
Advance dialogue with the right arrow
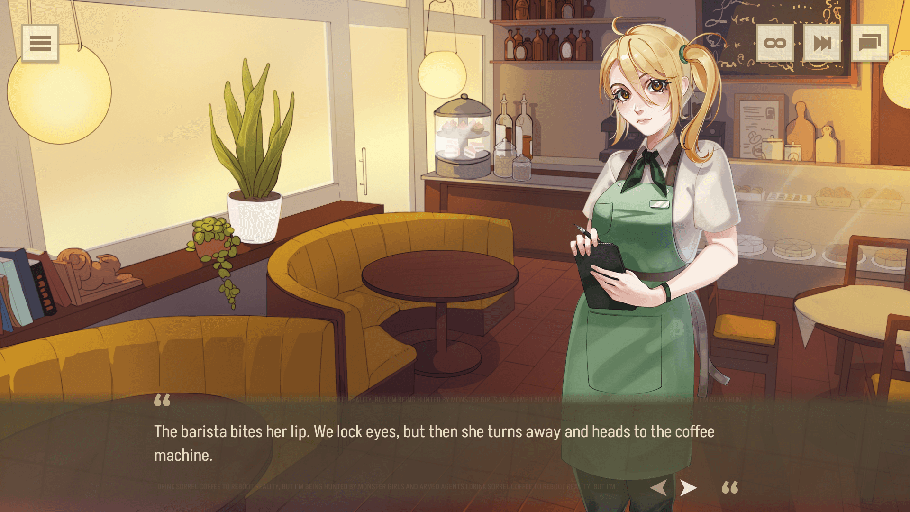coord(688,488)
